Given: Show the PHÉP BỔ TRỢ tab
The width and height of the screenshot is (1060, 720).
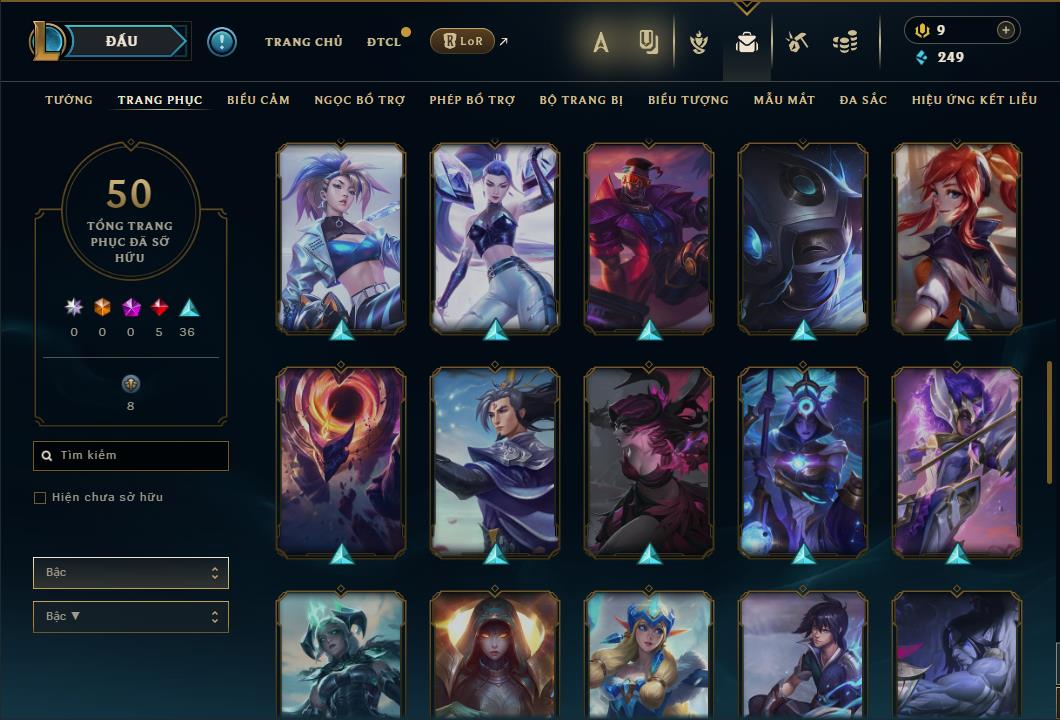Looking at the screenshot, I should tap(472, 100).
